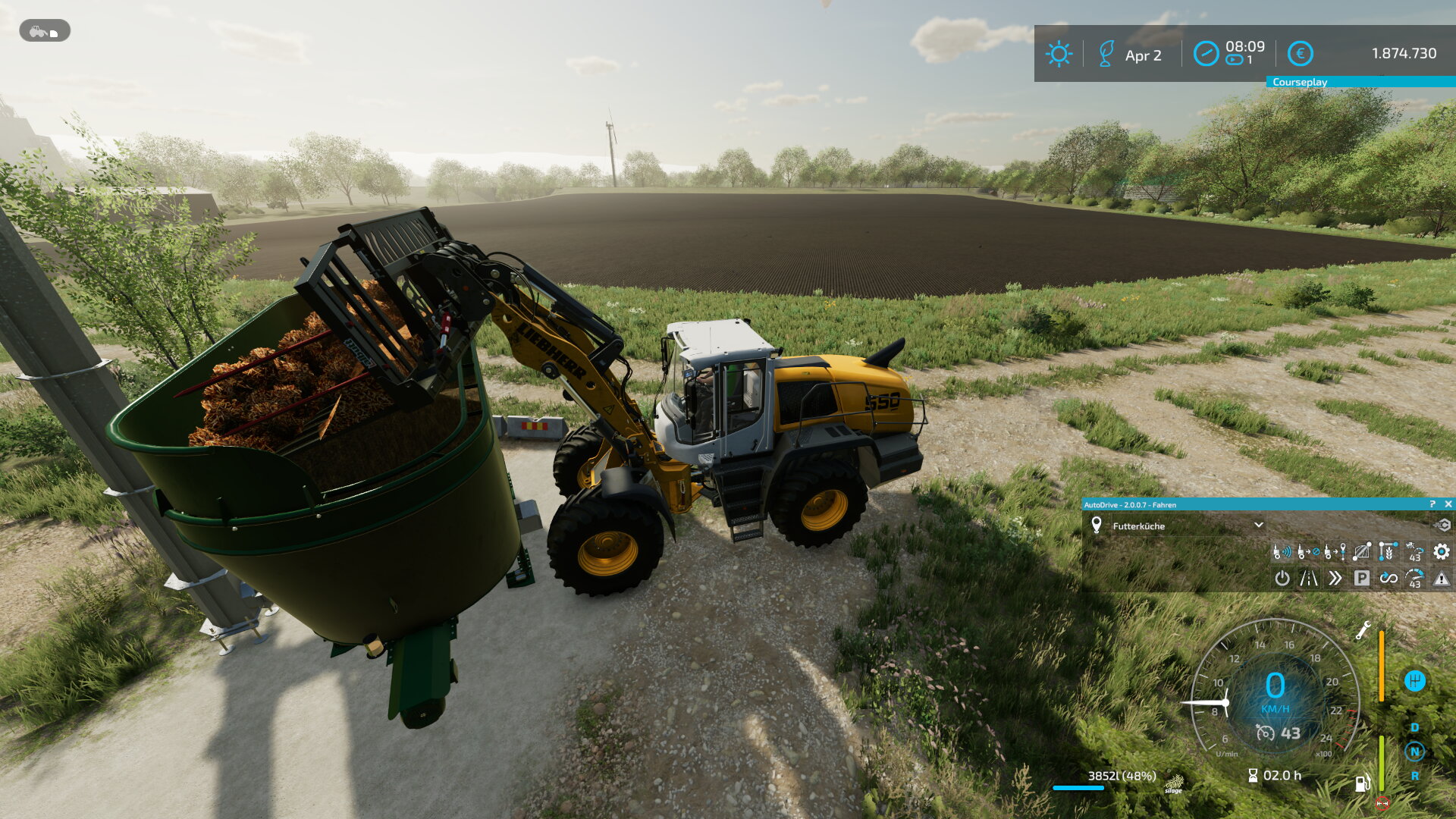Select the speedometer 43 speed limit icon
1456x819 pixels.
[x=1415, y=579]
